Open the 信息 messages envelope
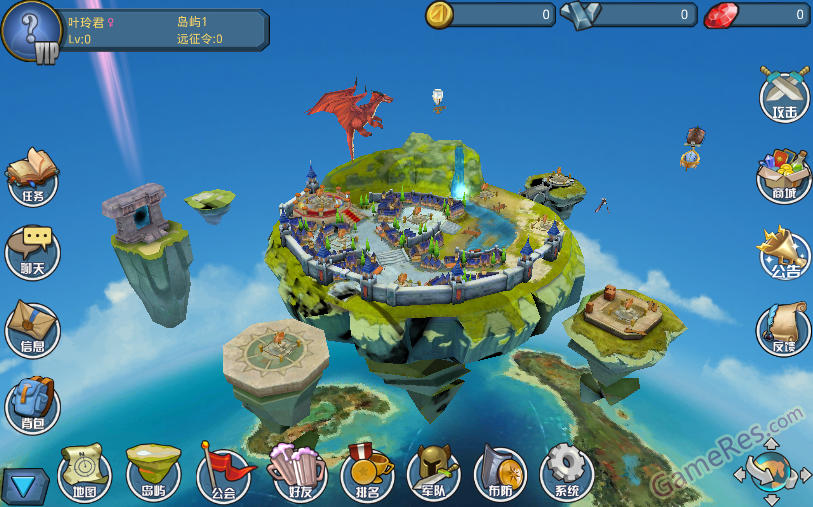 pos(32,329)
